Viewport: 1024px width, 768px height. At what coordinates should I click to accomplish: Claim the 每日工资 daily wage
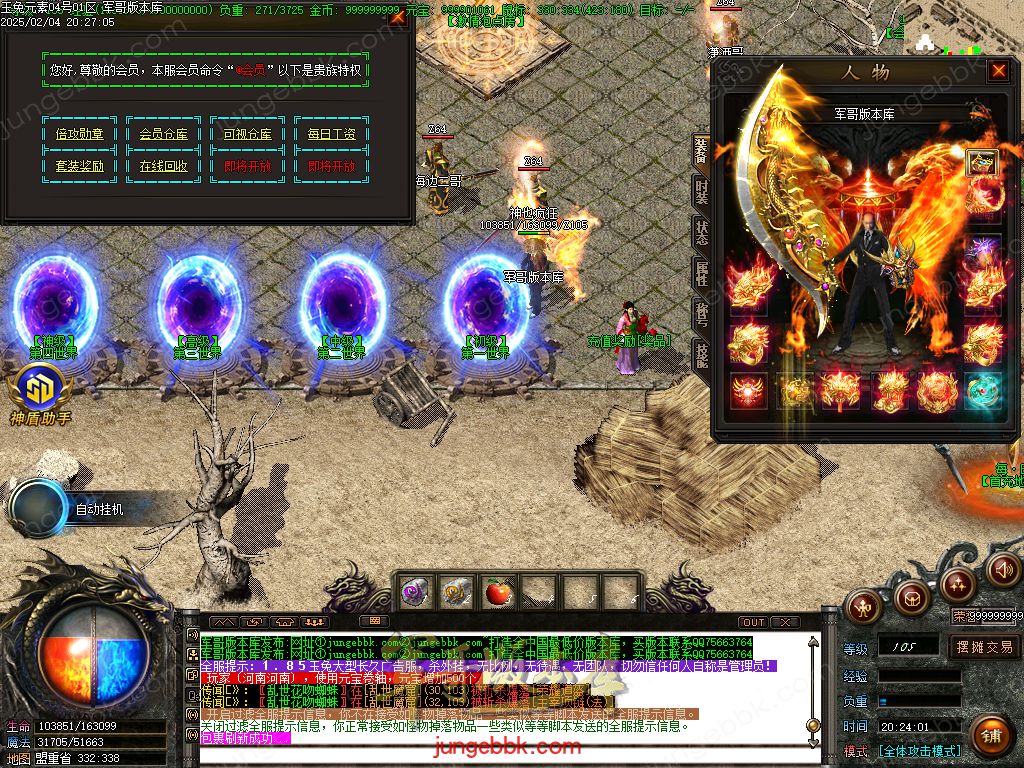[x=331, y=134]
